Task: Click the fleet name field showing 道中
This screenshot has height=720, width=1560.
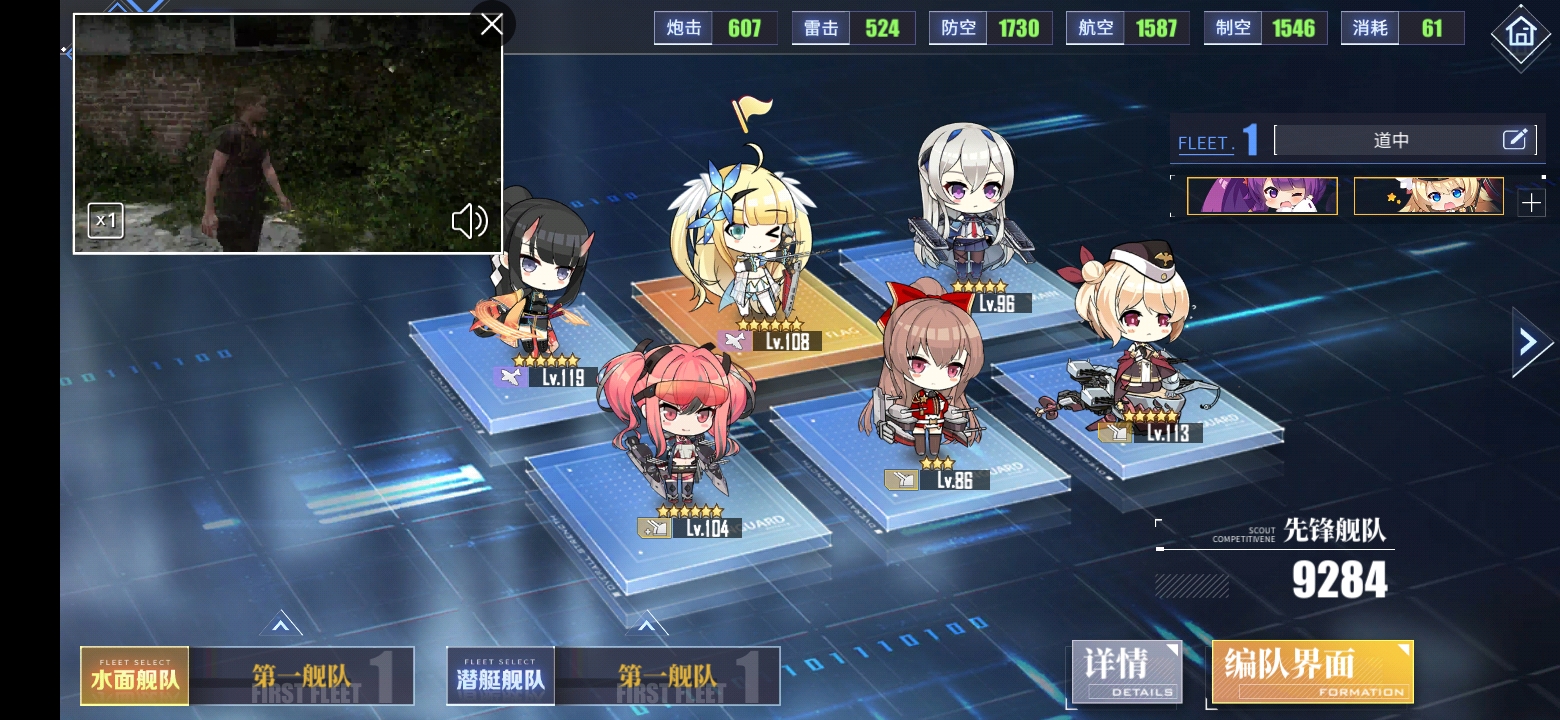Action: (x=1391, y=140)
